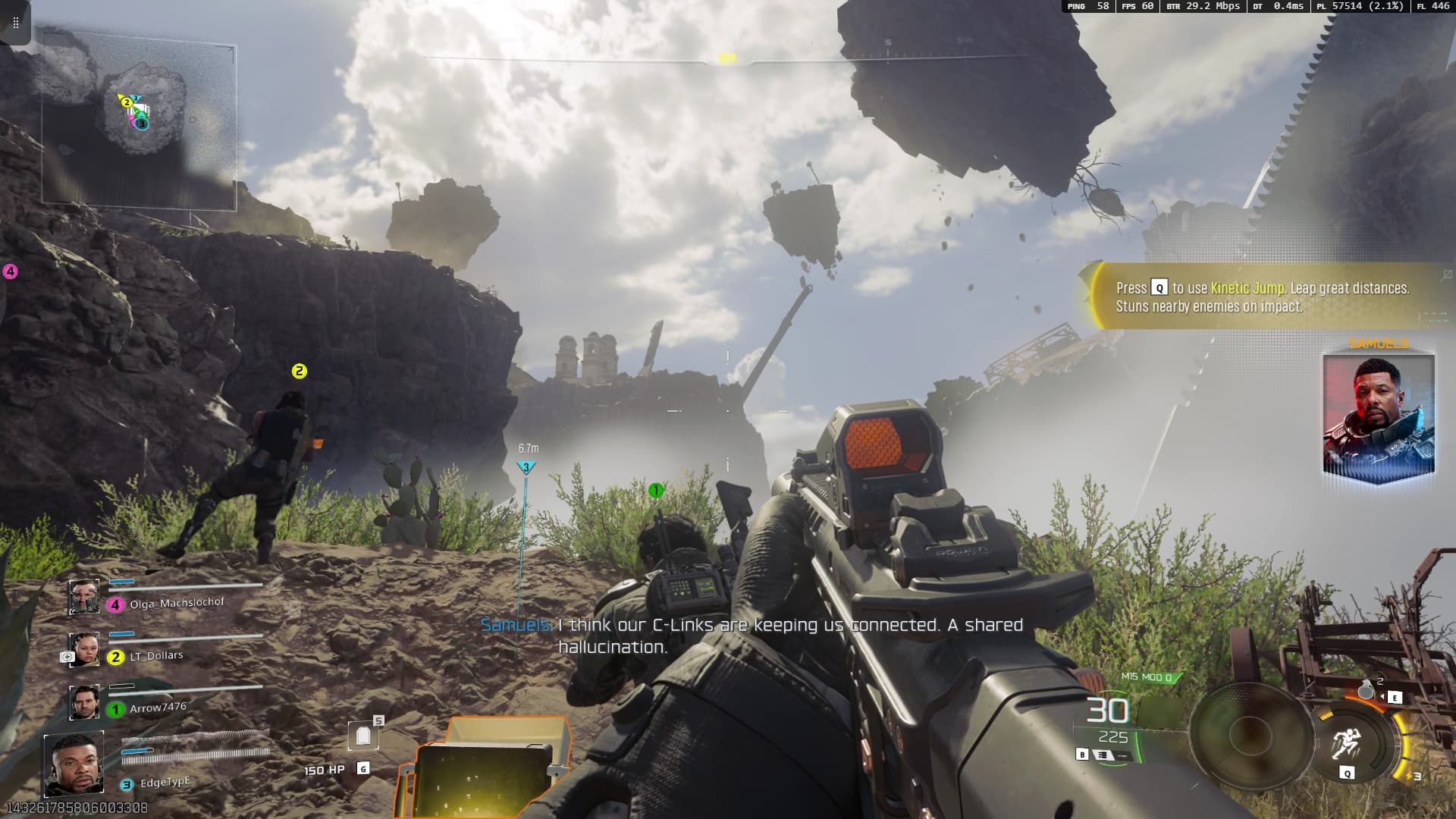Toggle the FPS 60 counter in the overlay
1456x819 pixels.
point(1137,7)
